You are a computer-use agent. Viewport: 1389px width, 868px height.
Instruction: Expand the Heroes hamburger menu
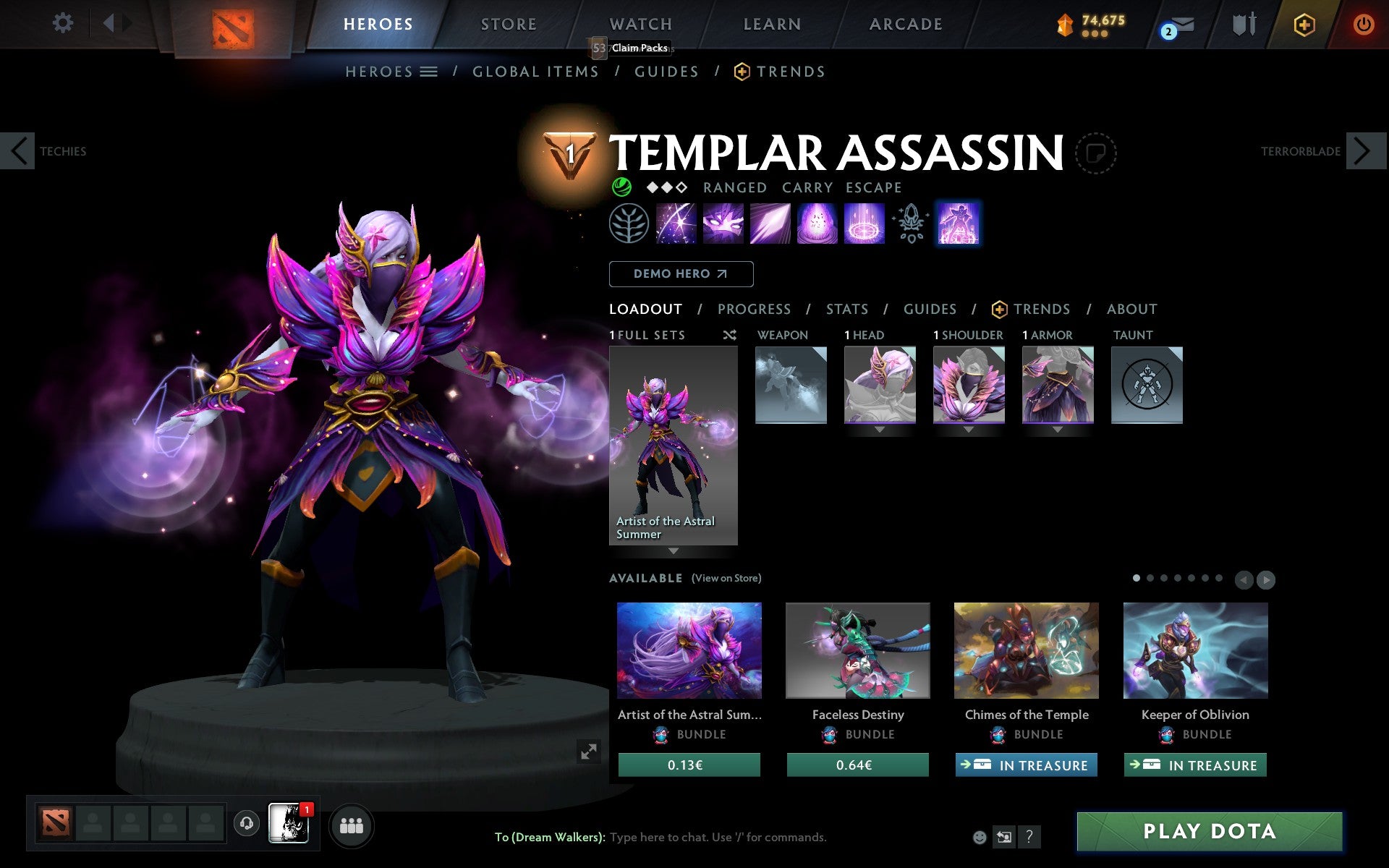tap(430, 72)
